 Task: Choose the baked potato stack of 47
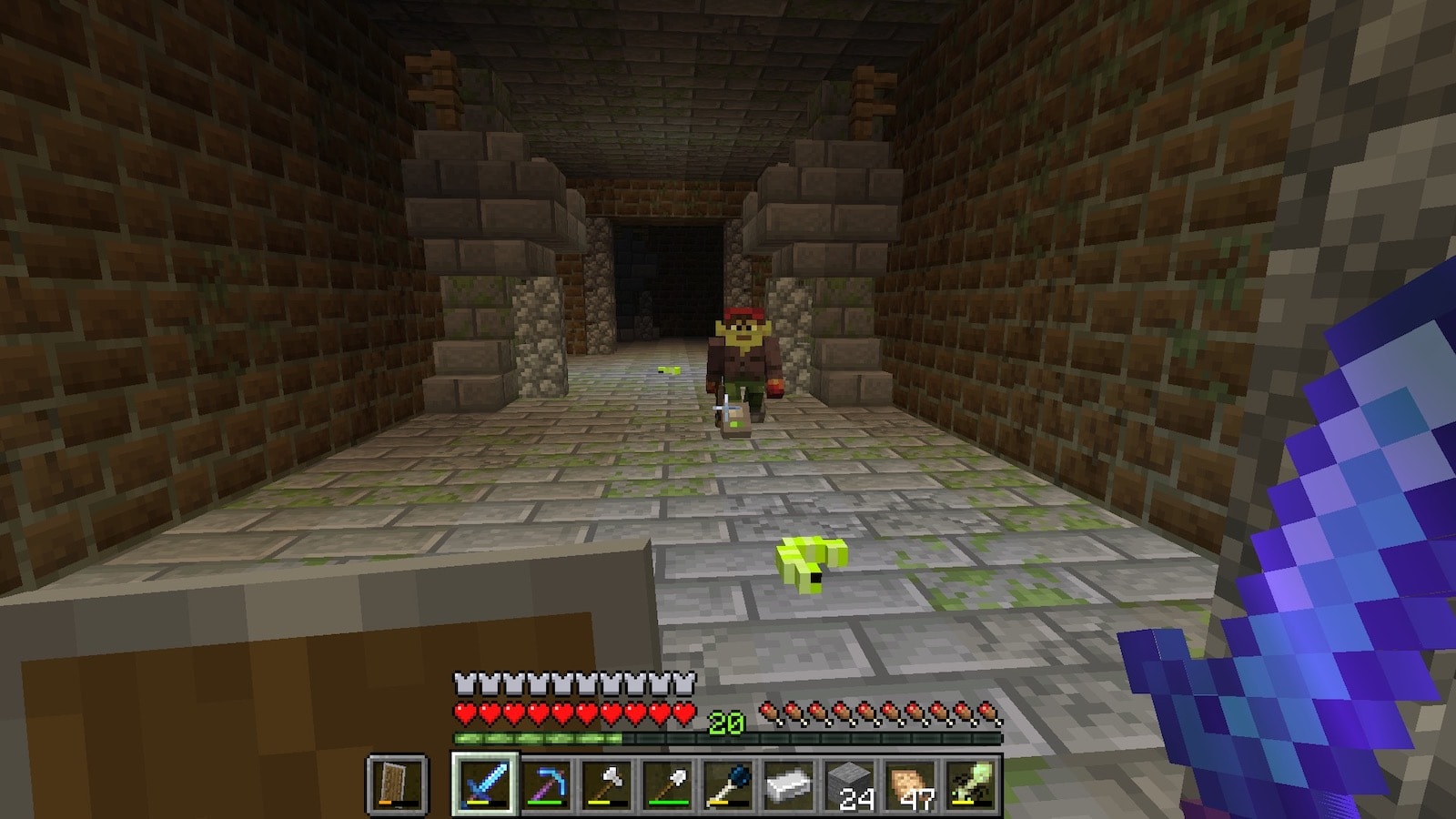910,784
